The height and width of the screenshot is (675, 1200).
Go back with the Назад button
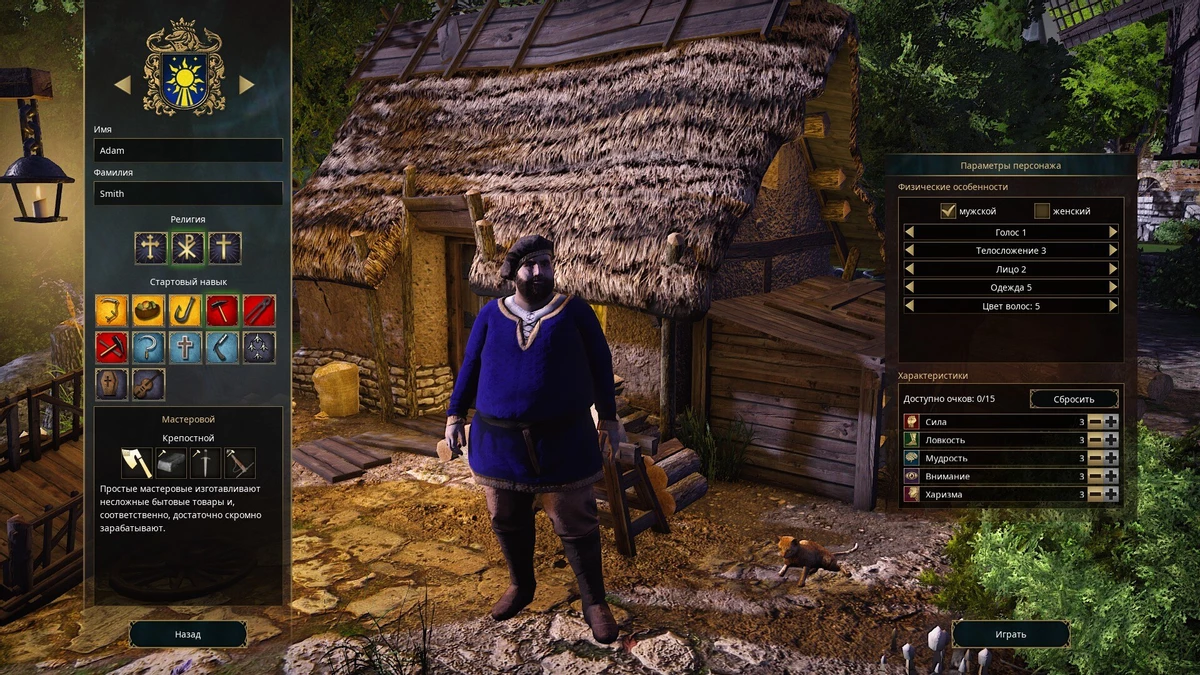[188, 634]
